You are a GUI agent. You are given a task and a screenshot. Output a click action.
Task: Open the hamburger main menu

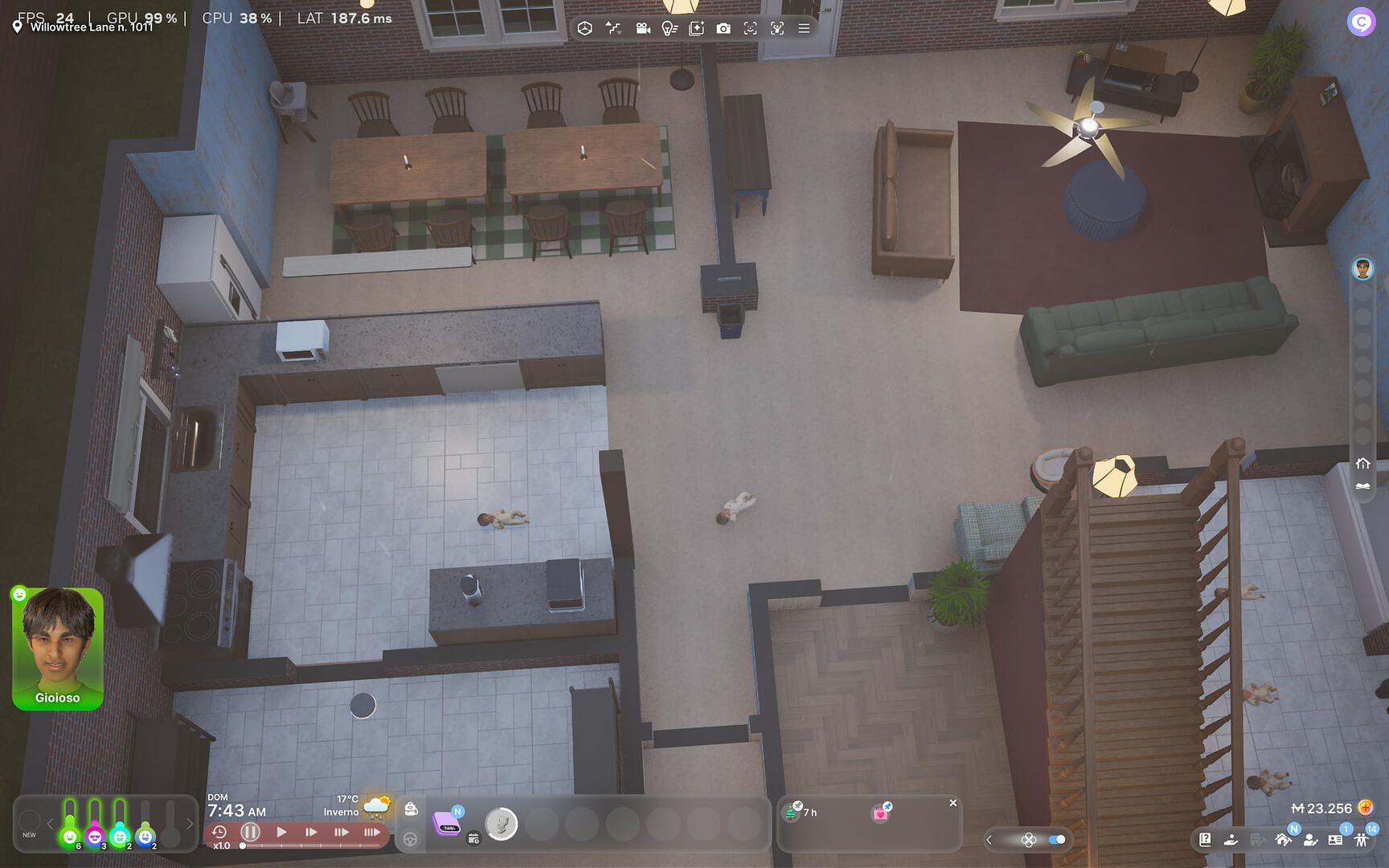(x=803, y=27)
